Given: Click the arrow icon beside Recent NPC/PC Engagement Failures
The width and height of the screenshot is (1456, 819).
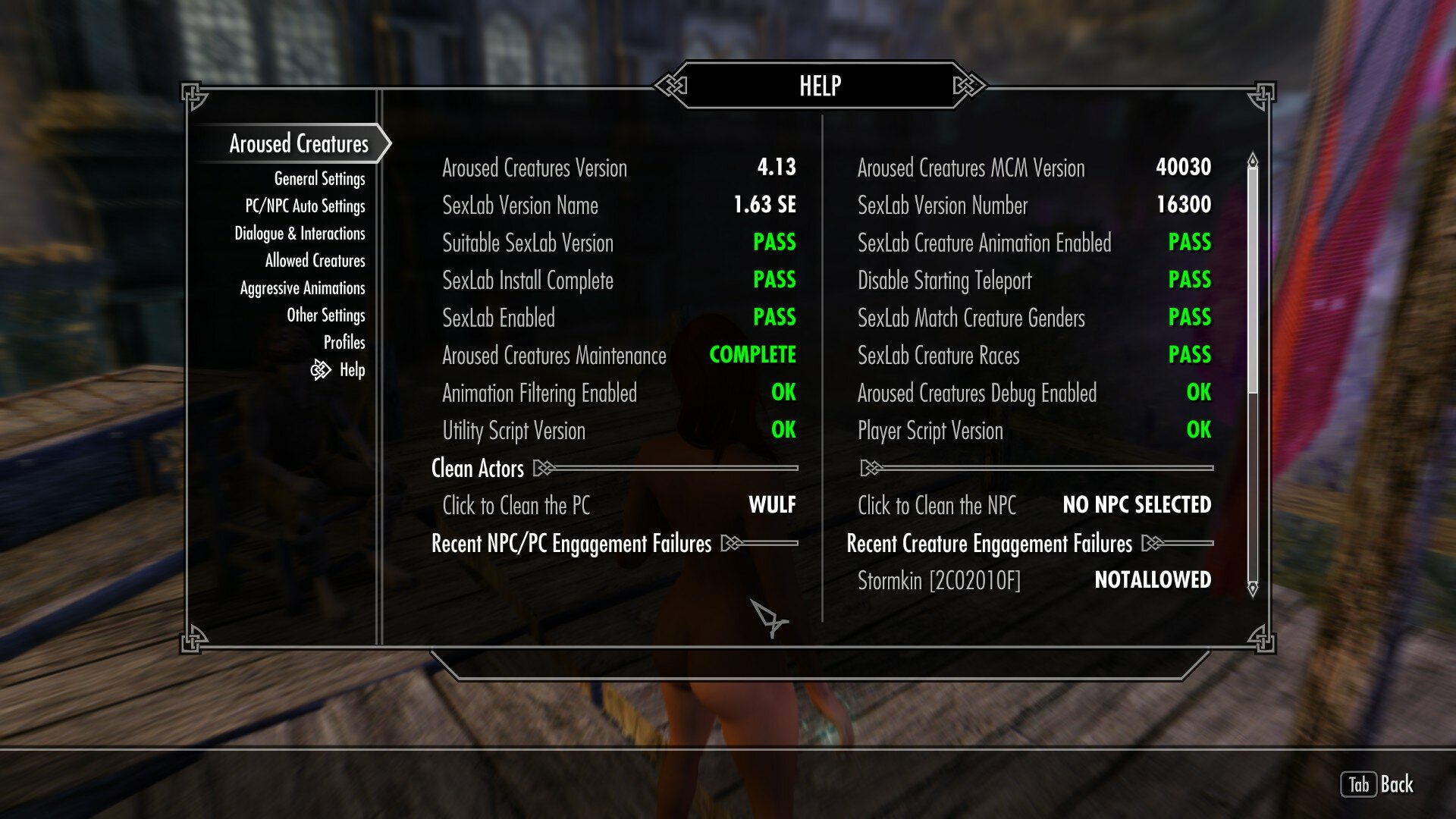Looking at the screenshot, I should click(x=730, y=544).
